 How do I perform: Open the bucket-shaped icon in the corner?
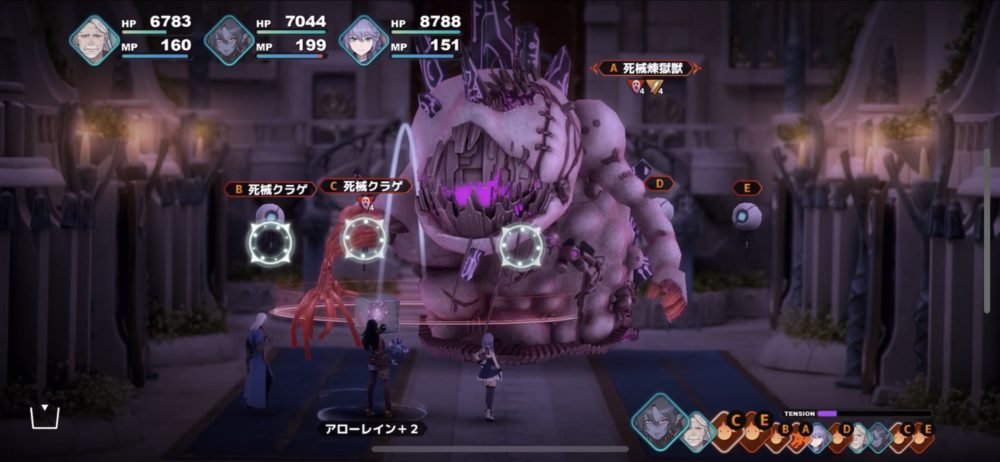45,417
